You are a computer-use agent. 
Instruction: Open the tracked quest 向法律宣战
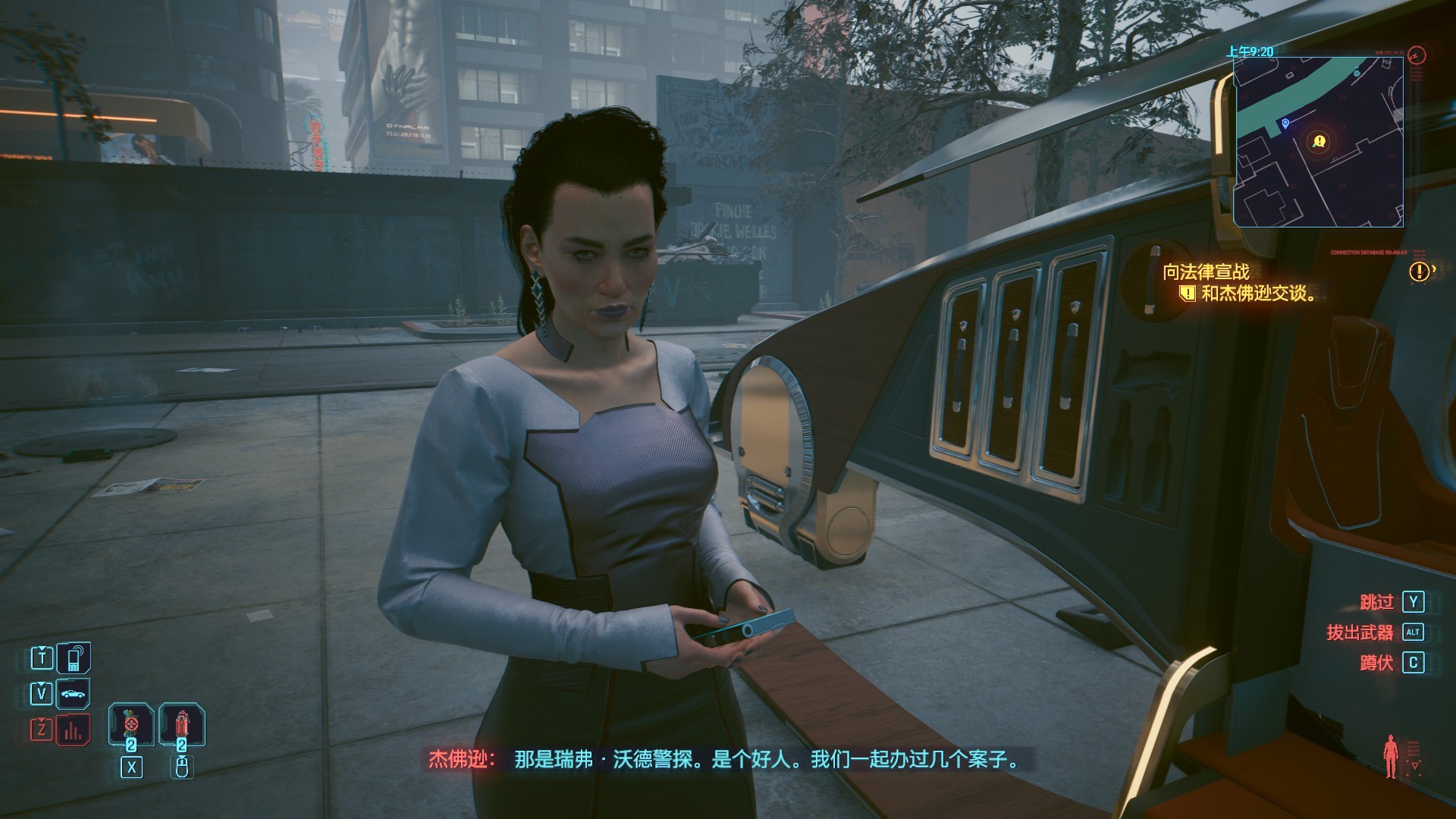click(1206, 271)
